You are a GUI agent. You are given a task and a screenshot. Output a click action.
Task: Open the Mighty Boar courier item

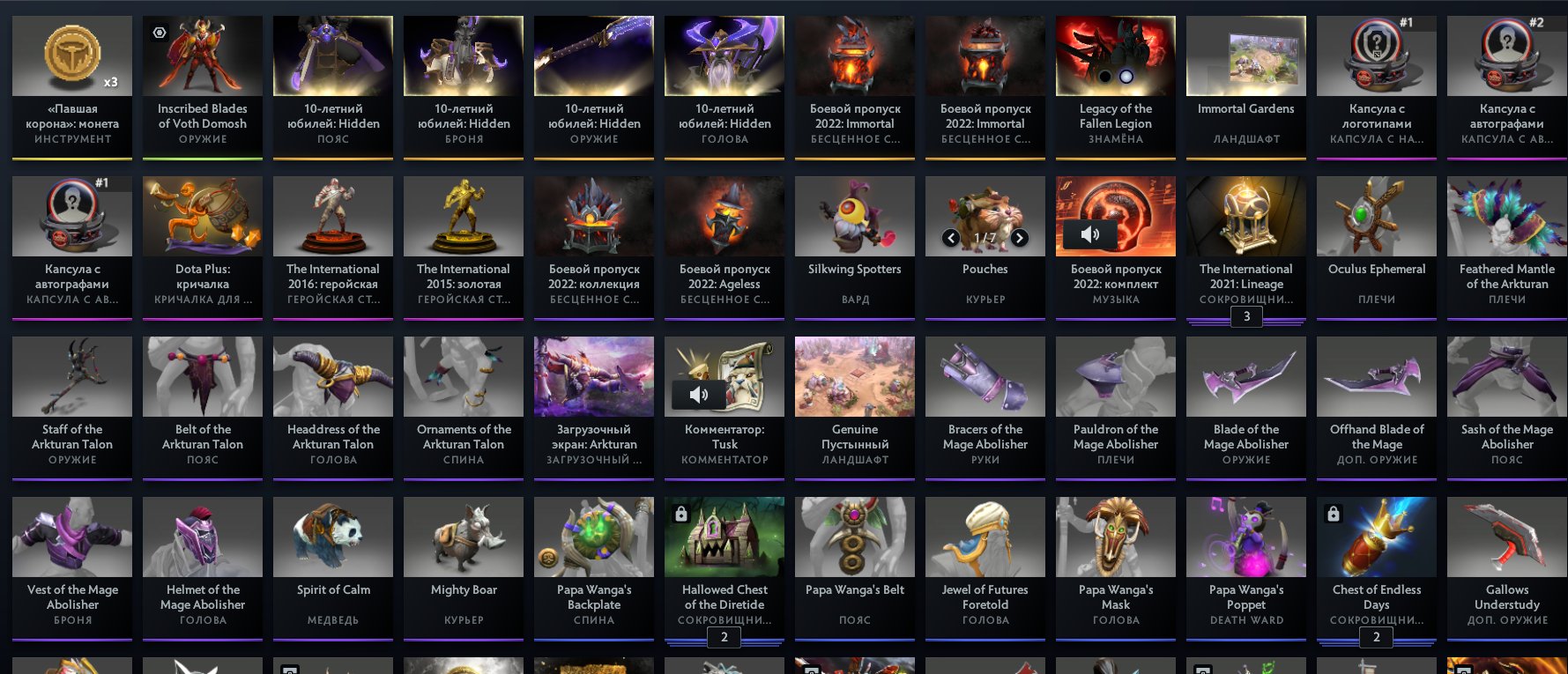coord(463,537)
